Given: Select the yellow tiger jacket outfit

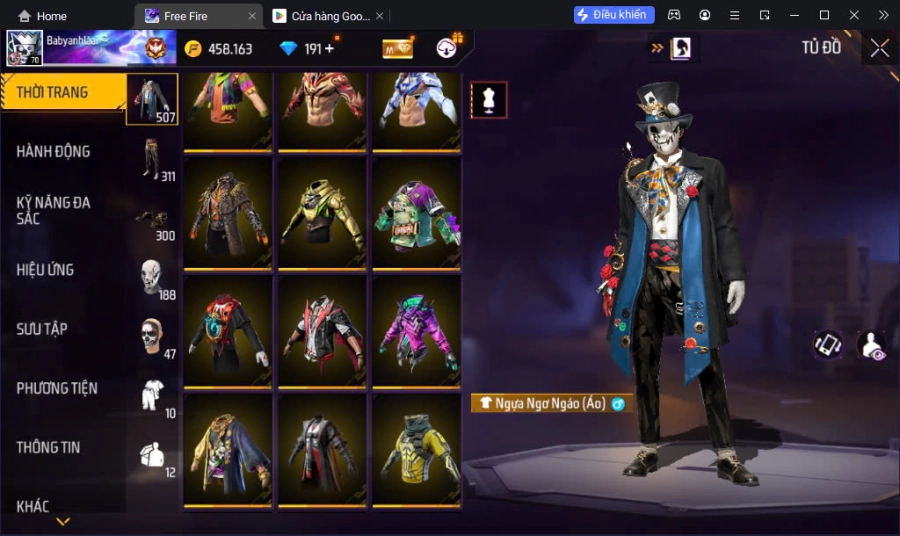Looking at the screenshot, I should coord(416,448).
